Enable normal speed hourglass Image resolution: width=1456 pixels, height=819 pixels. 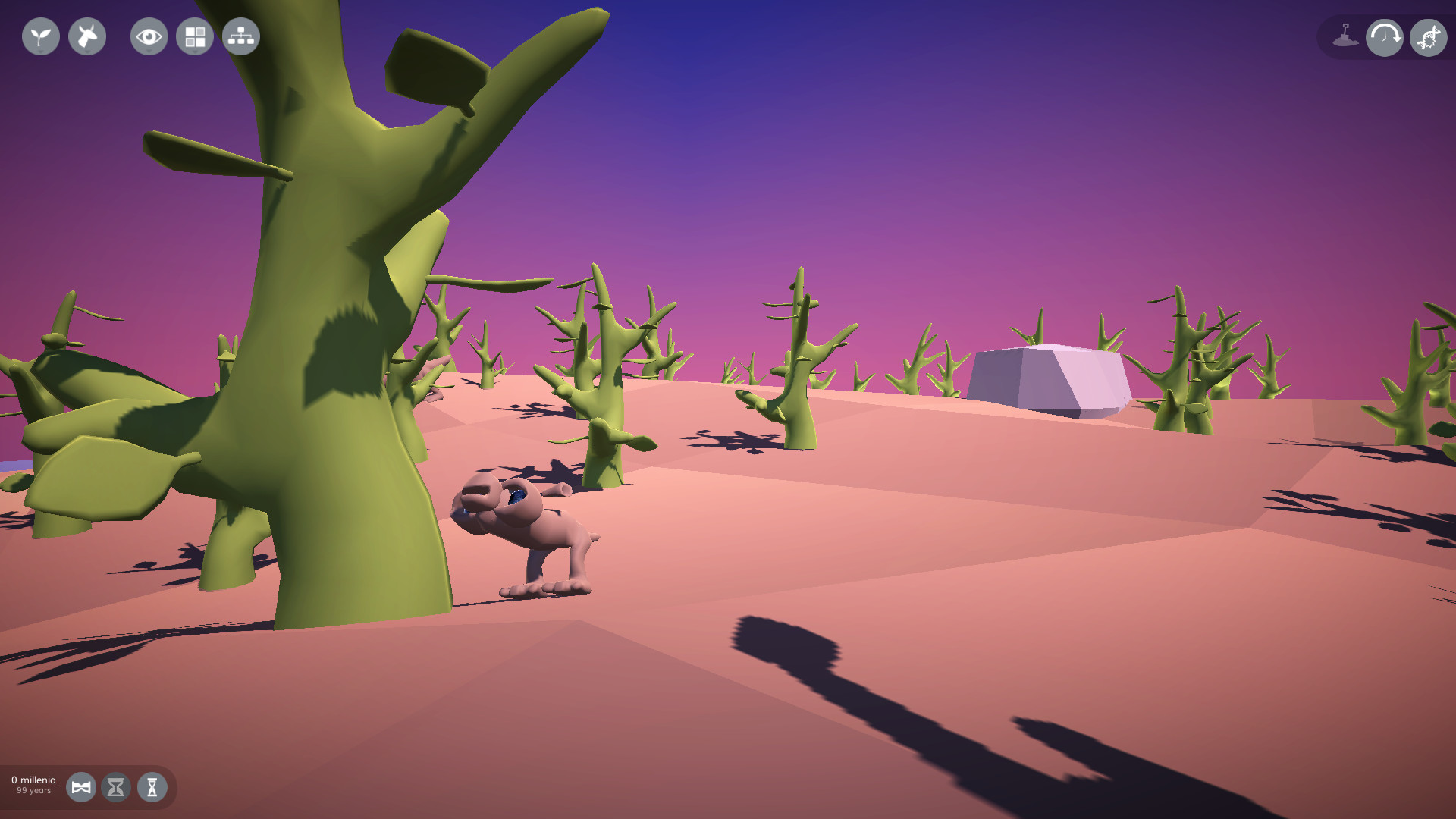pyautogui.click(x=116, y=787)
